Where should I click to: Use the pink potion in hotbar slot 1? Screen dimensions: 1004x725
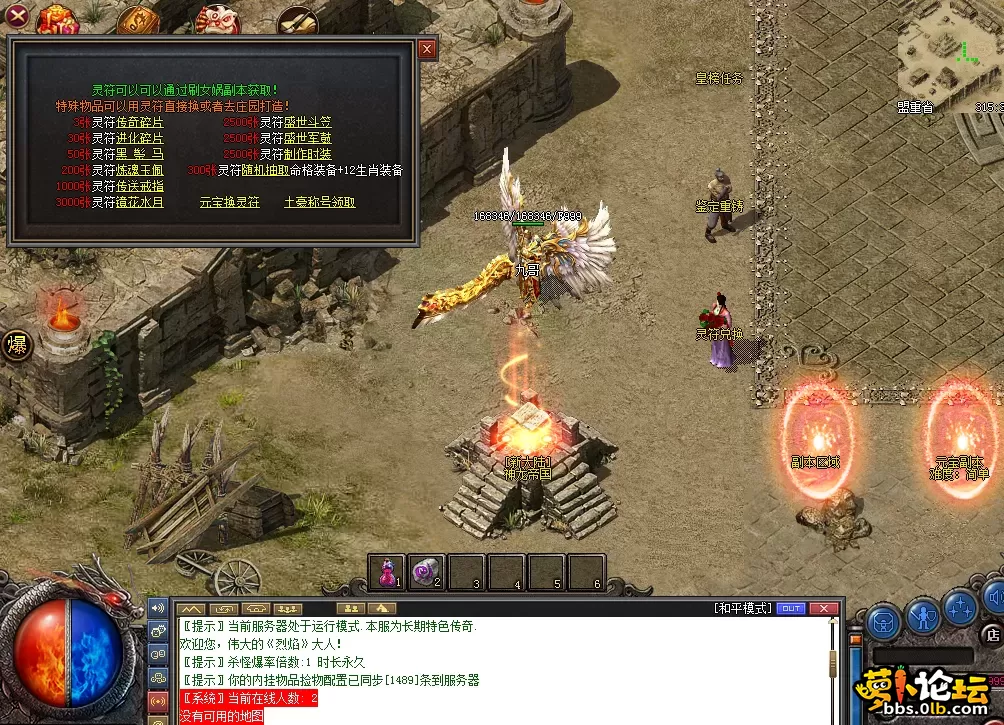tap(386, 571)
